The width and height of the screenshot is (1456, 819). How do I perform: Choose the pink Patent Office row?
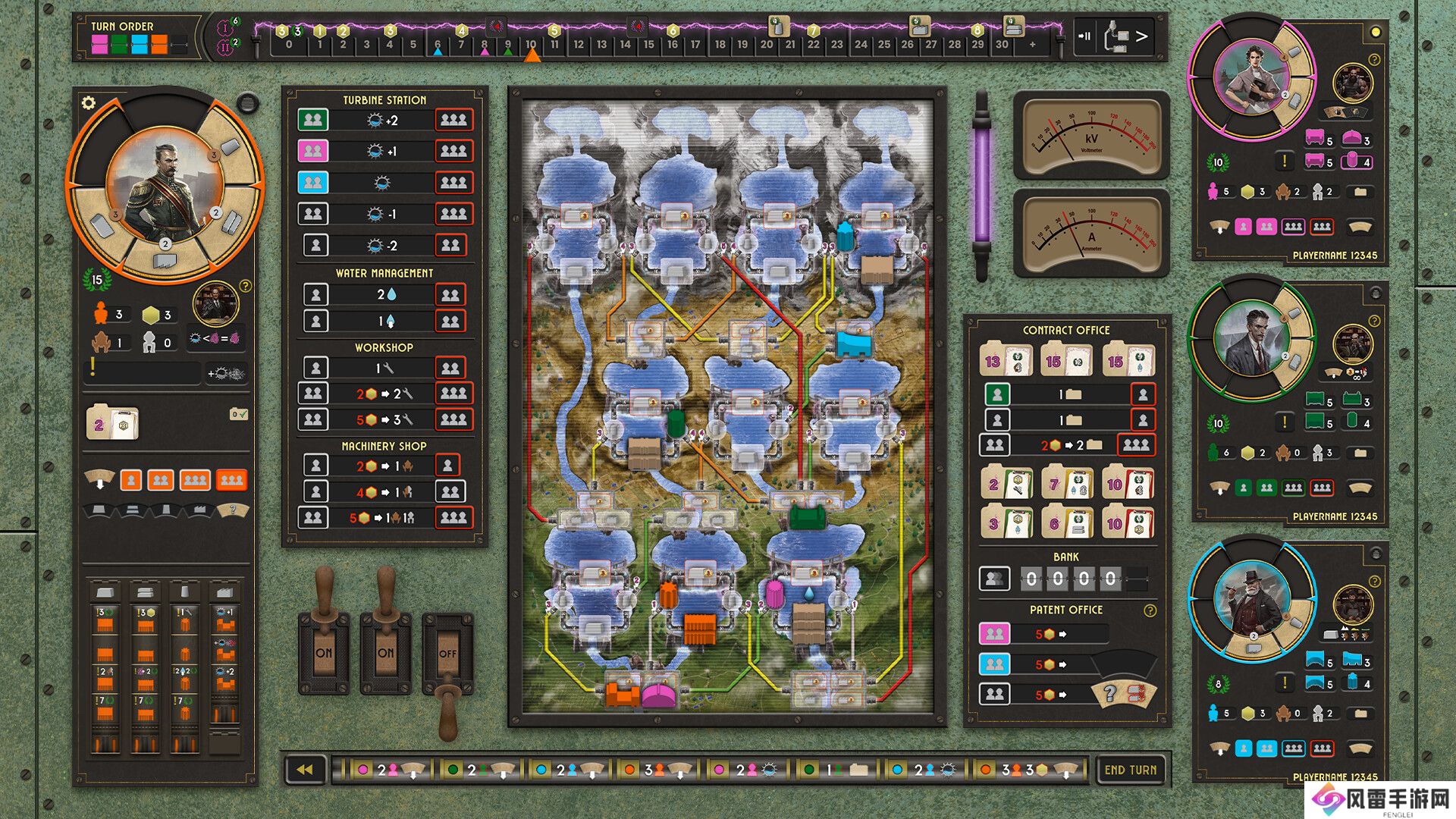tap(994, 633)
